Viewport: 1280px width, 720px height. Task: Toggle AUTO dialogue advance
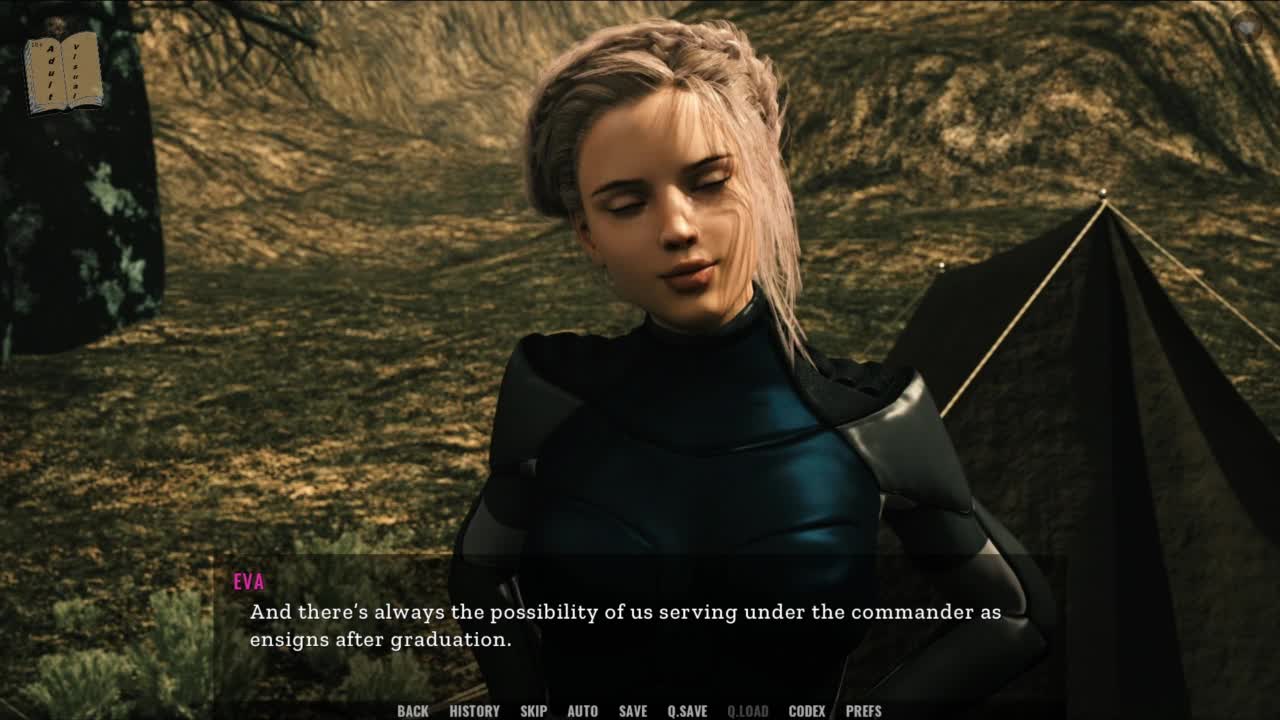582,711
